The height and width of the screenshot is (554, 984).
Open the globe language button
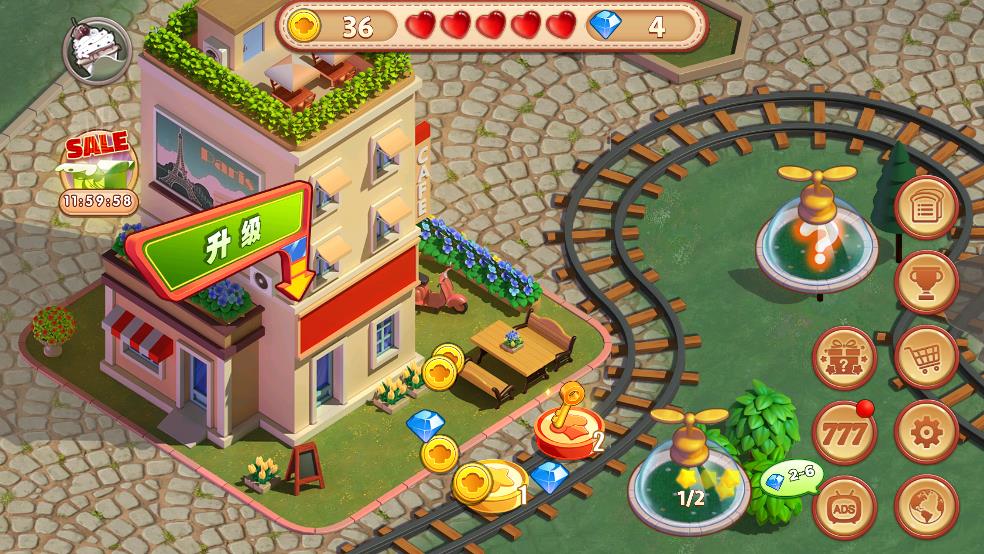pos(926,507)
